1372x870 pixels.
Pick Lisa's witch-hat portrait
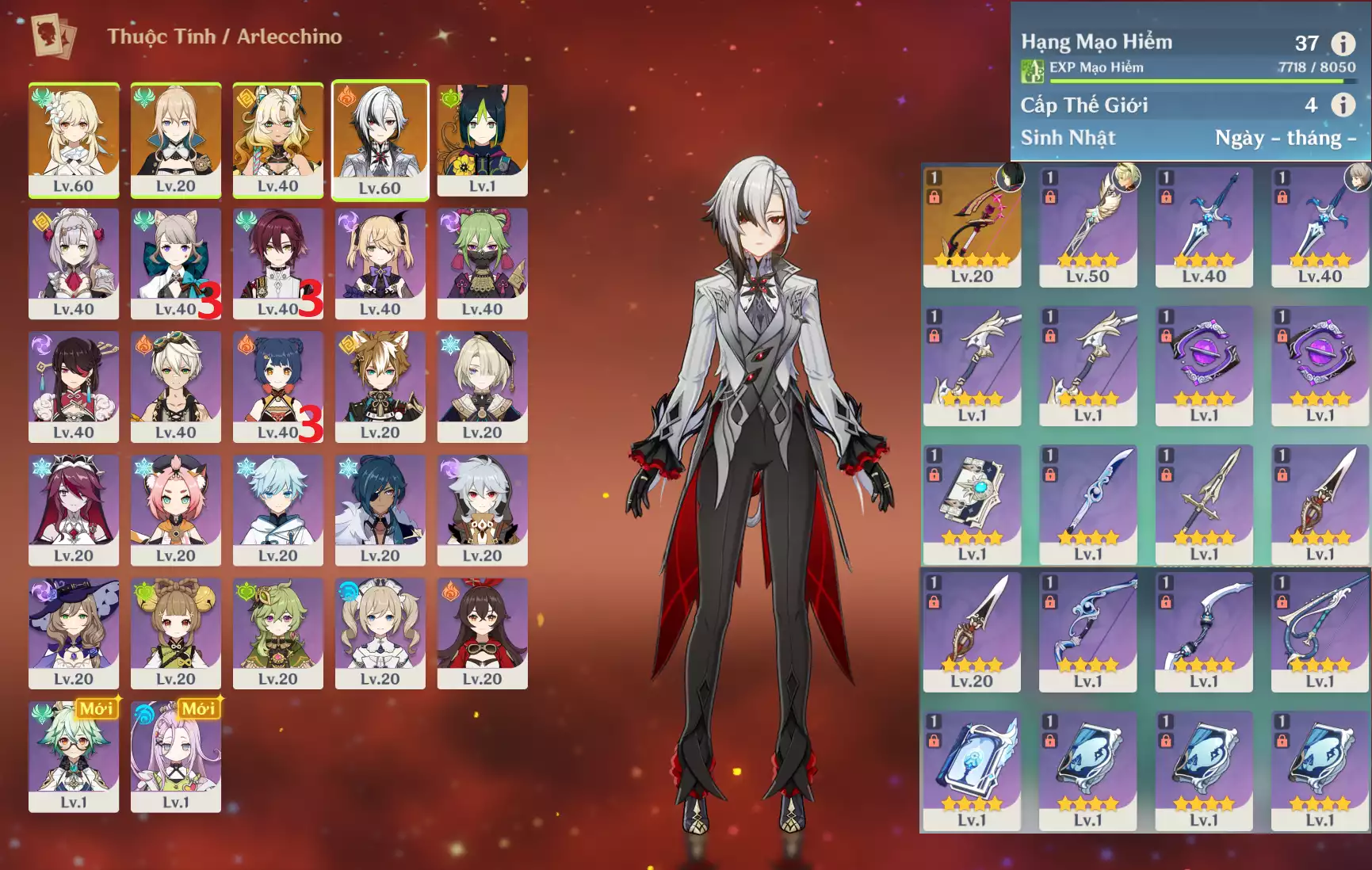(x=74, y=632)
